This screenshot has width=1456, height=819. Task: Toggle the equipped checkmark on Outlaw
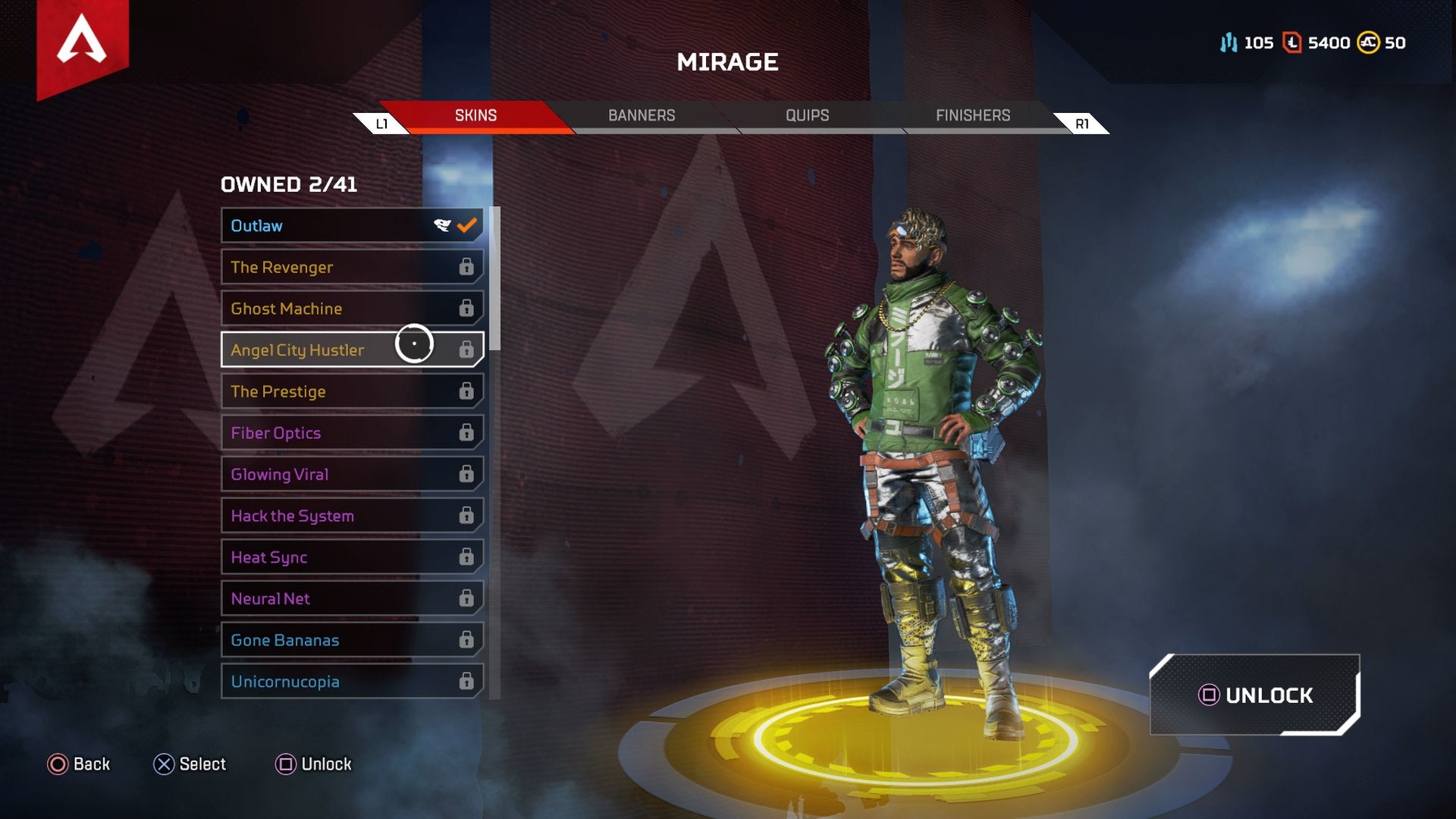point(468,224)
